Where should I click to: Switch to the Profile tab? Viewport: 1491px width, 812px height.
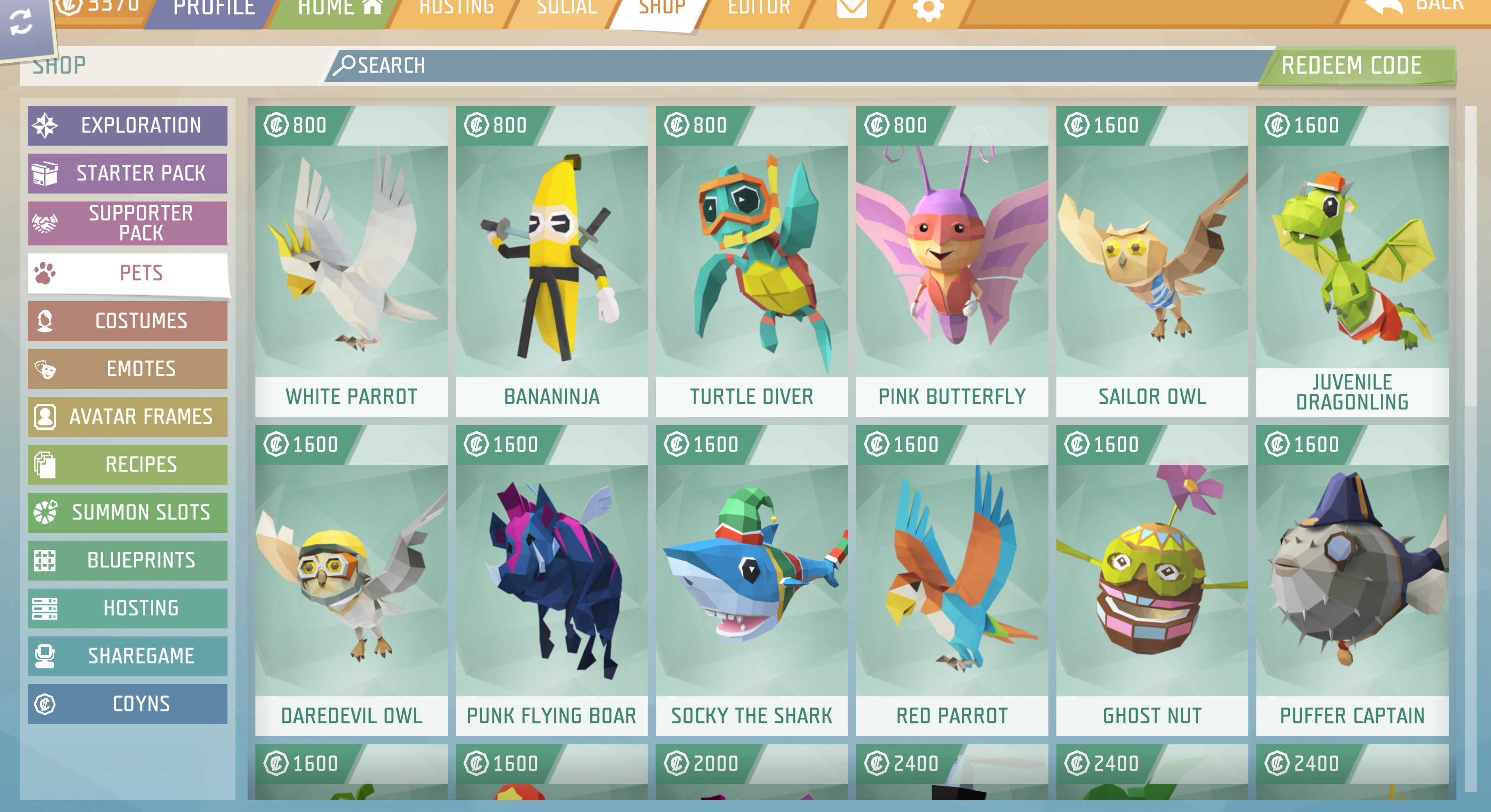[x=214, y=9]
